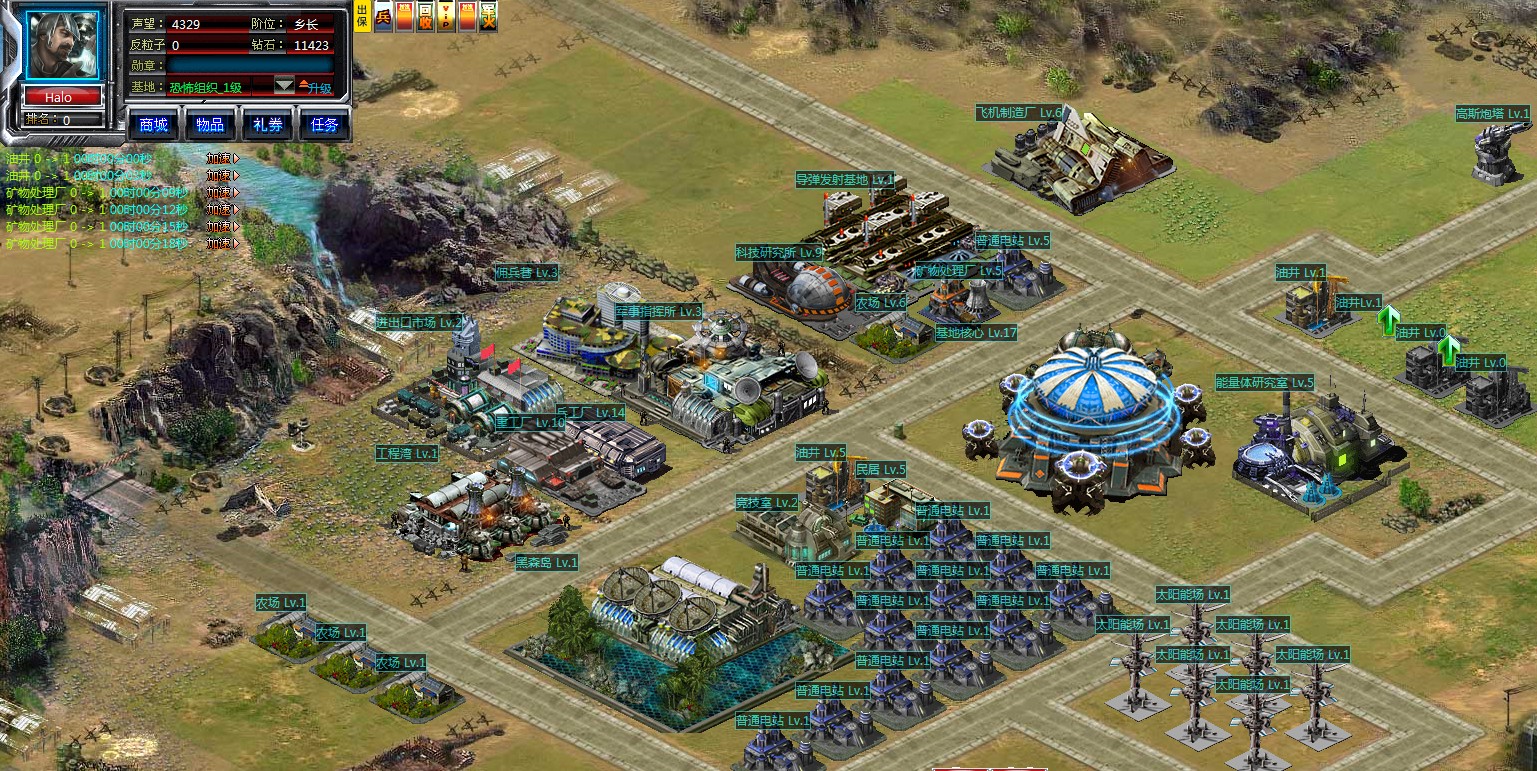
Task: Open the VIP icon
Action: pos(446,17)
